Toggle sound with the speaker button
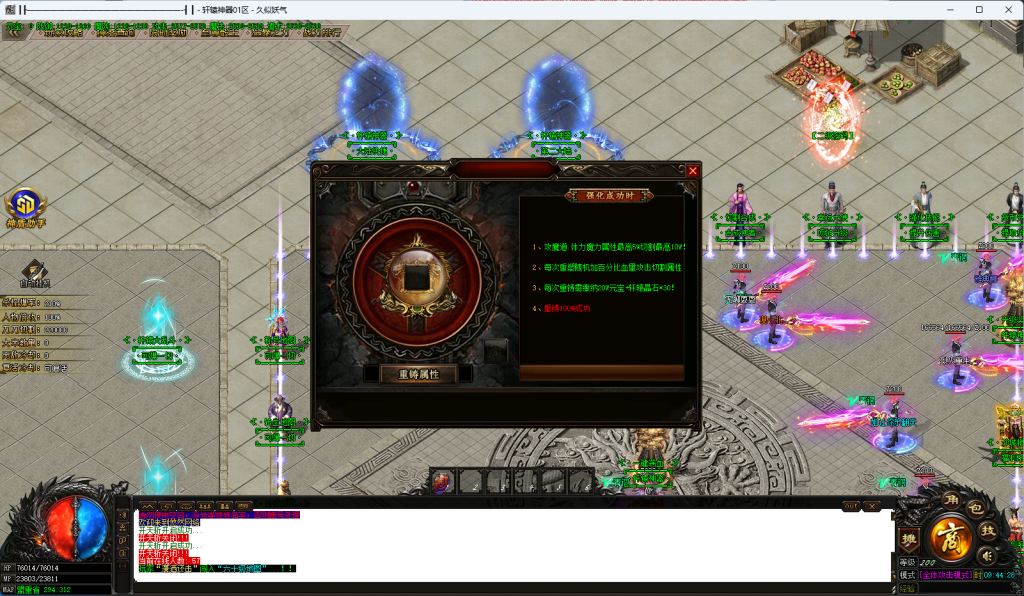This screenshot has height=596, width=1024. (986, 555)
